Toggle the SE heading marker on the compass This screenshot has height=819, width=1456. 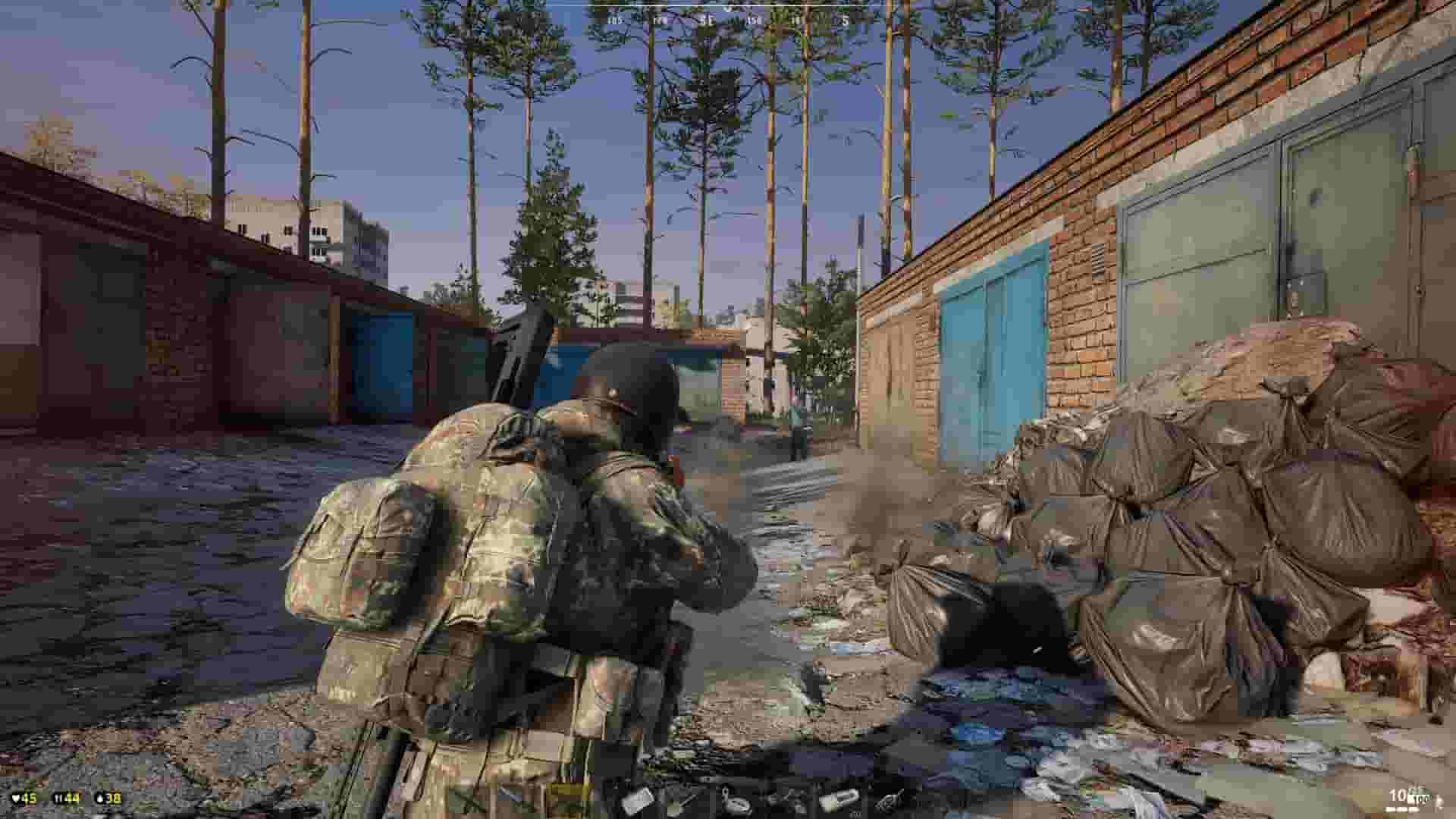pyautogui.click(x=707, y=20)
